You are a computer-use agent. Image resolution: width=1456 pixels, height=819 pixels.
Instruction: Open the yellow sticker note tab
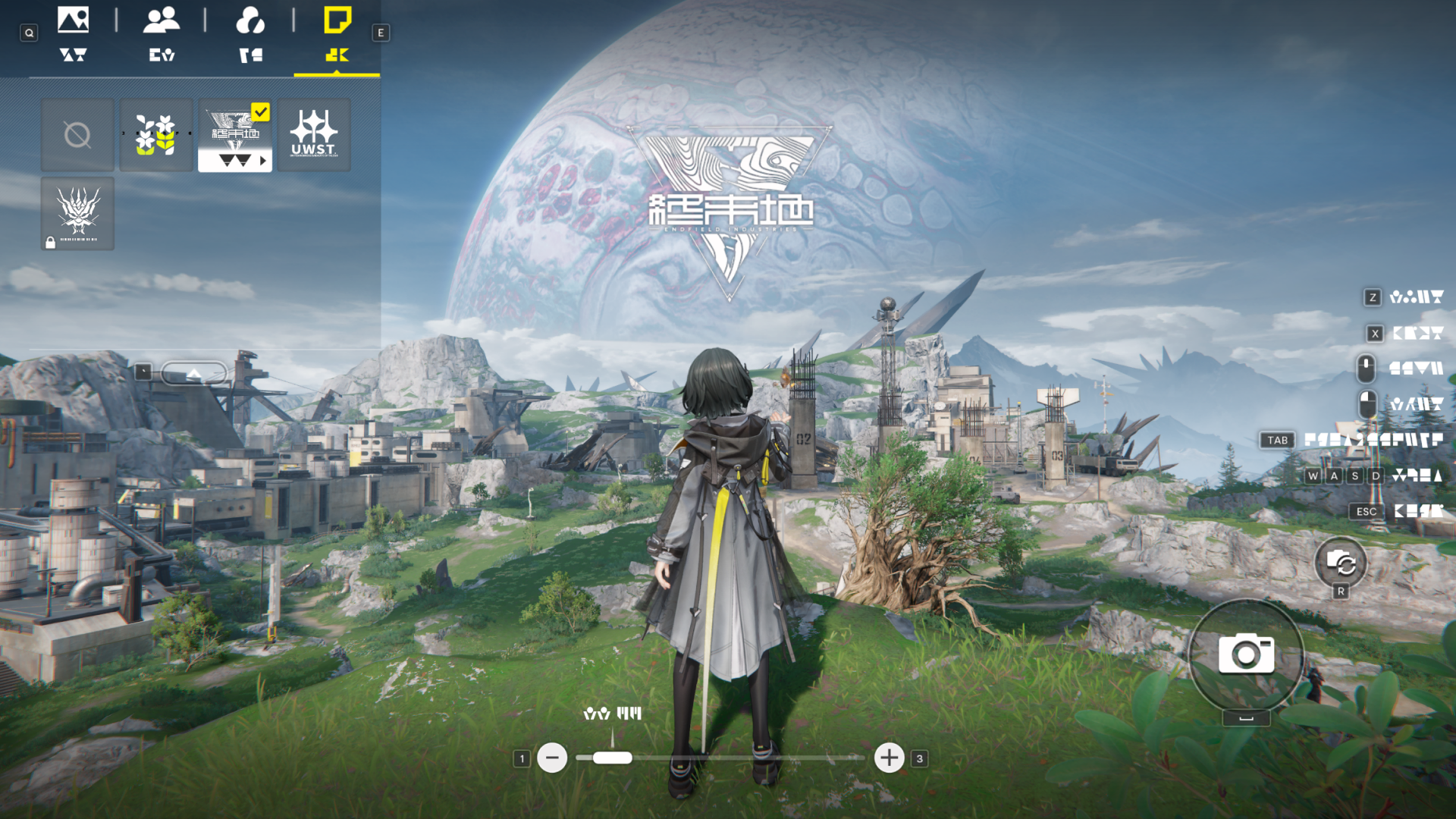pos(337,34)
